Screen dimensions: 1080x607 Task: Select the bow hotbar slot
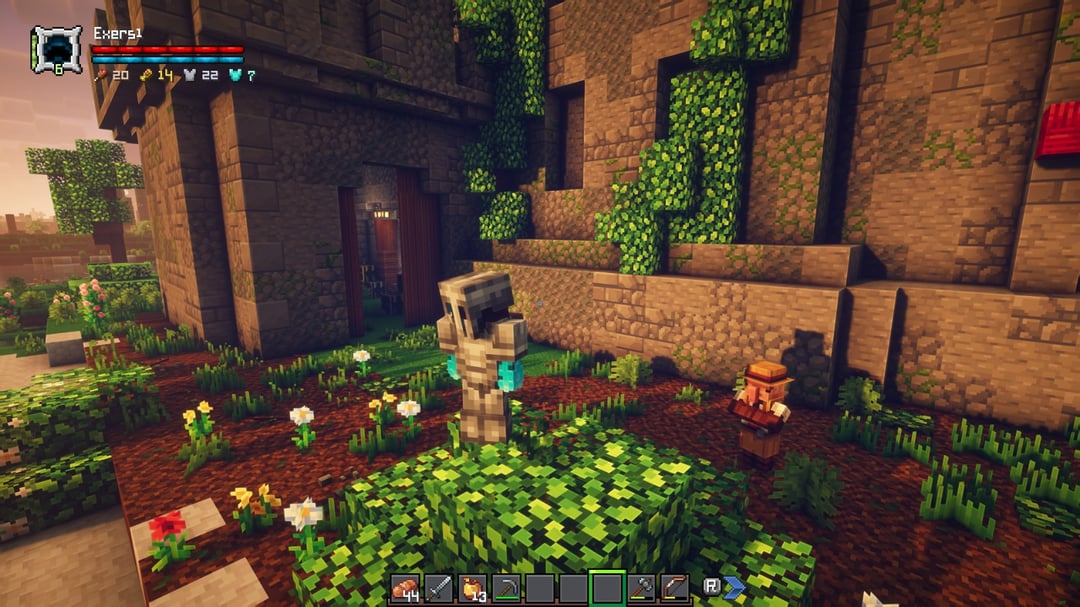pyautogui.click(x=675, y=588)
